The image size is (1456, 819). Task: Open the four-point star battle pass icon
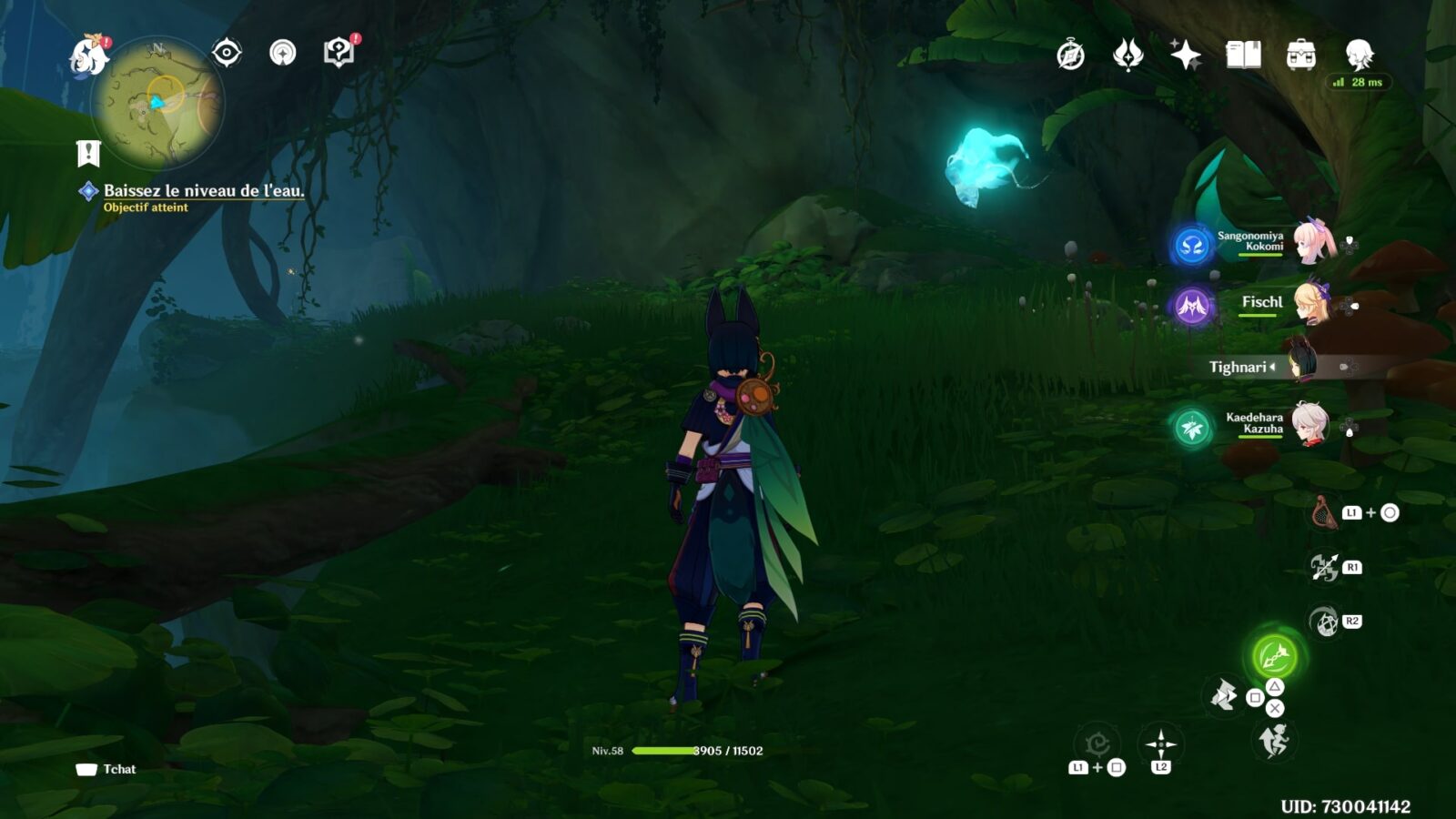[1185, 56]
